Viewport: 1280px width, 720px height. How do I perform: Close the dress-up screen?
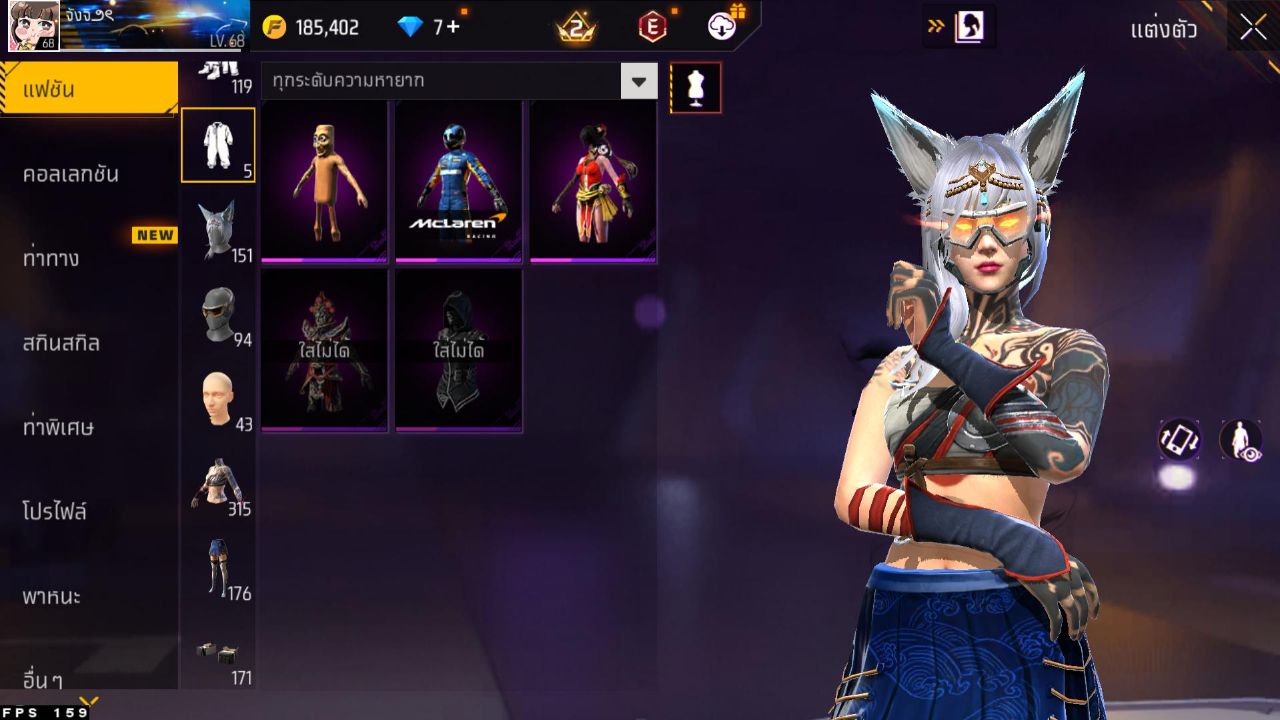coord(1253,28)
